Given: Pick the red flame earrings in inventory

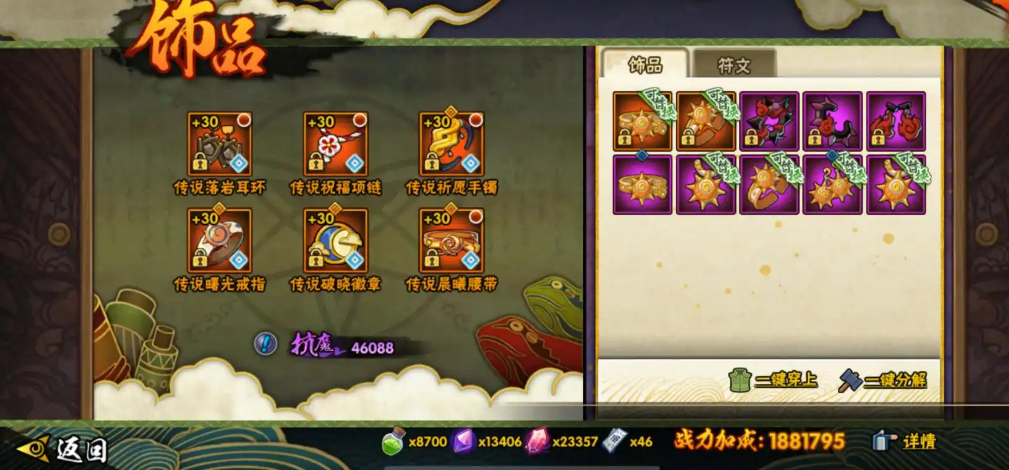Looking at the screenshot, I should [895, 121].
